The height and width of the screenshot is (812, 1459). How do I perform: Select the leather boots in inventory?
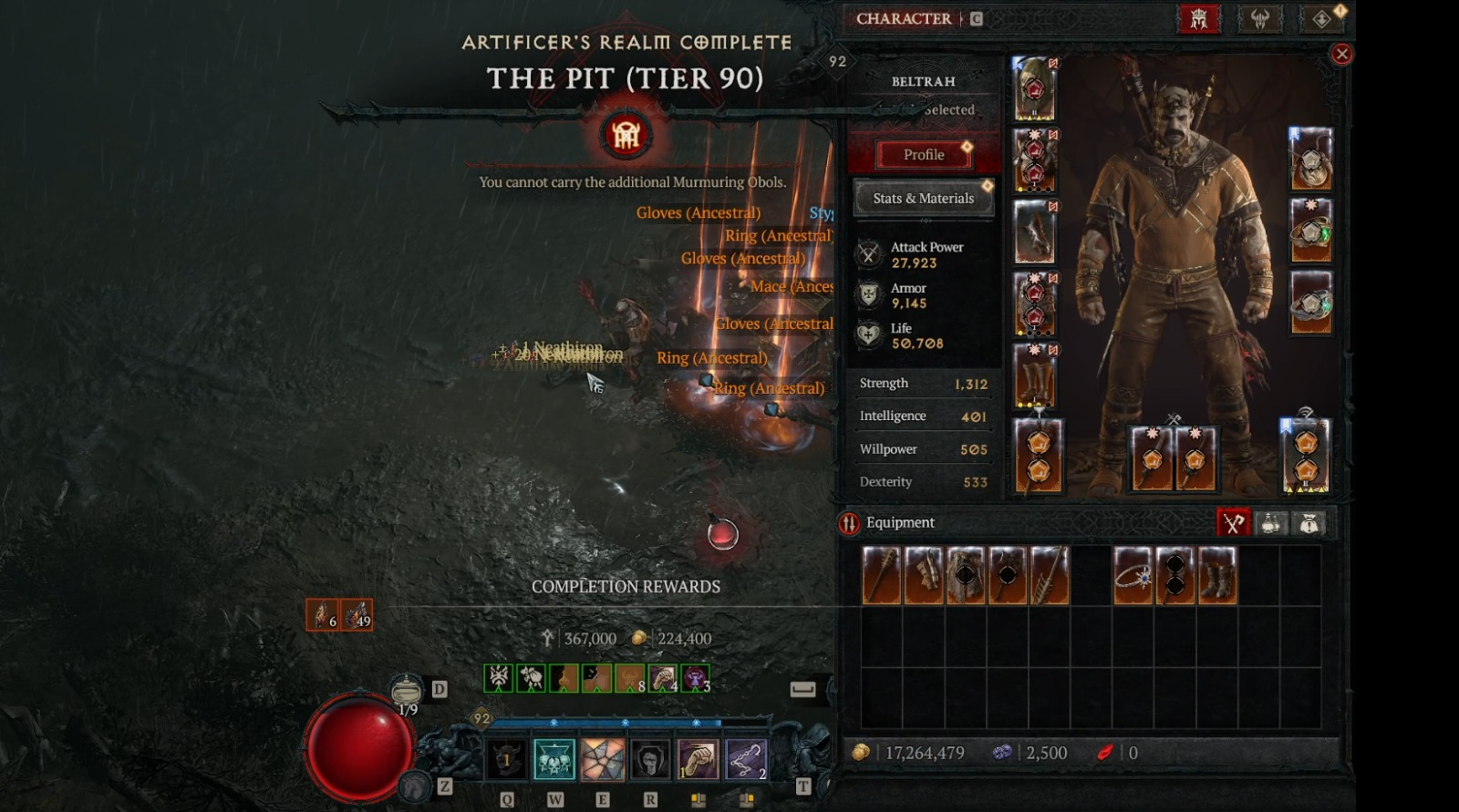point(1217,575)
